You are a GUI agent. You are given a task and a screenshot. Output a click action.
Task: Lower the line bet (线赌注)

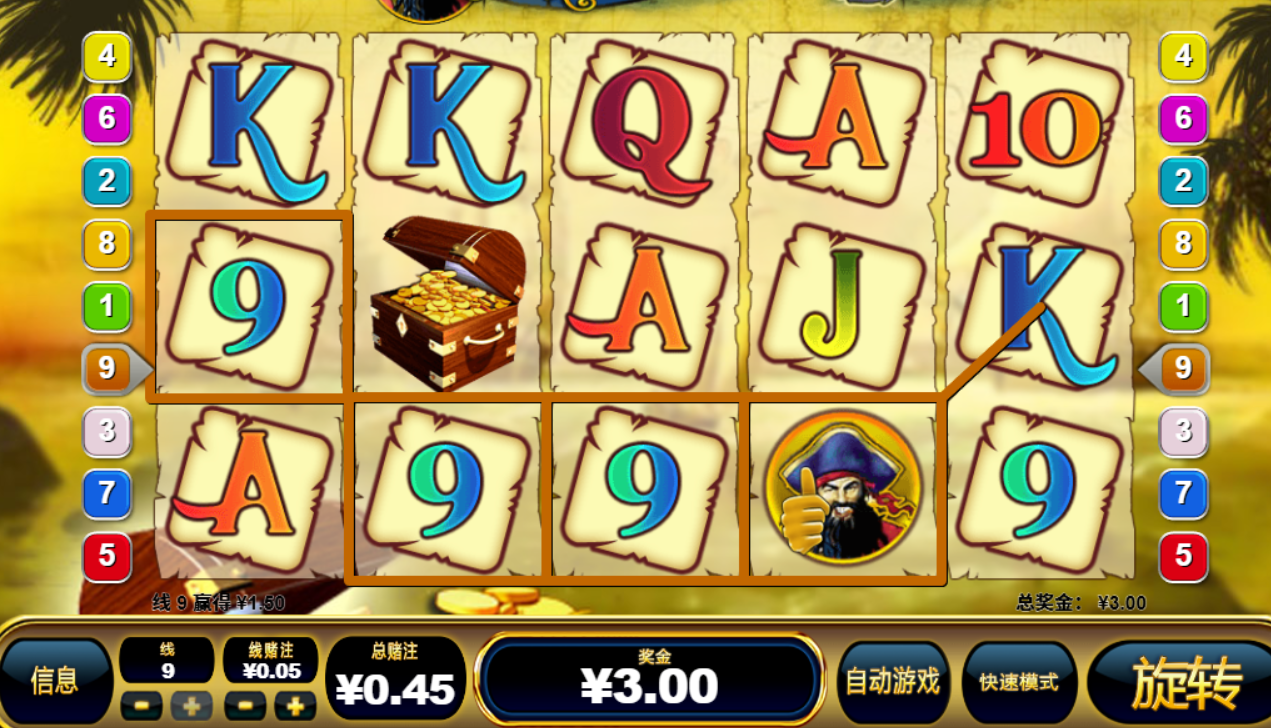[x=245, y=706]
